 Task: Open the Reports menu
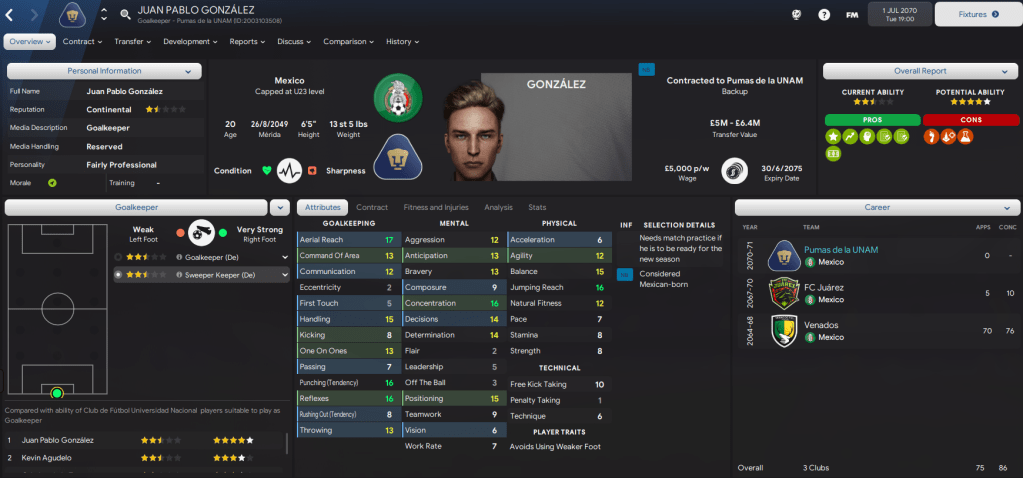pos(247,42)
